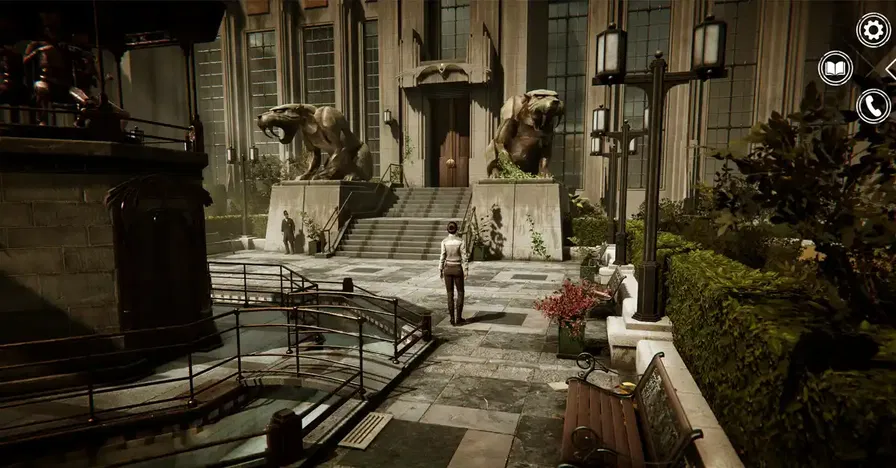Tap the phone call icon

tap(873, 106)
